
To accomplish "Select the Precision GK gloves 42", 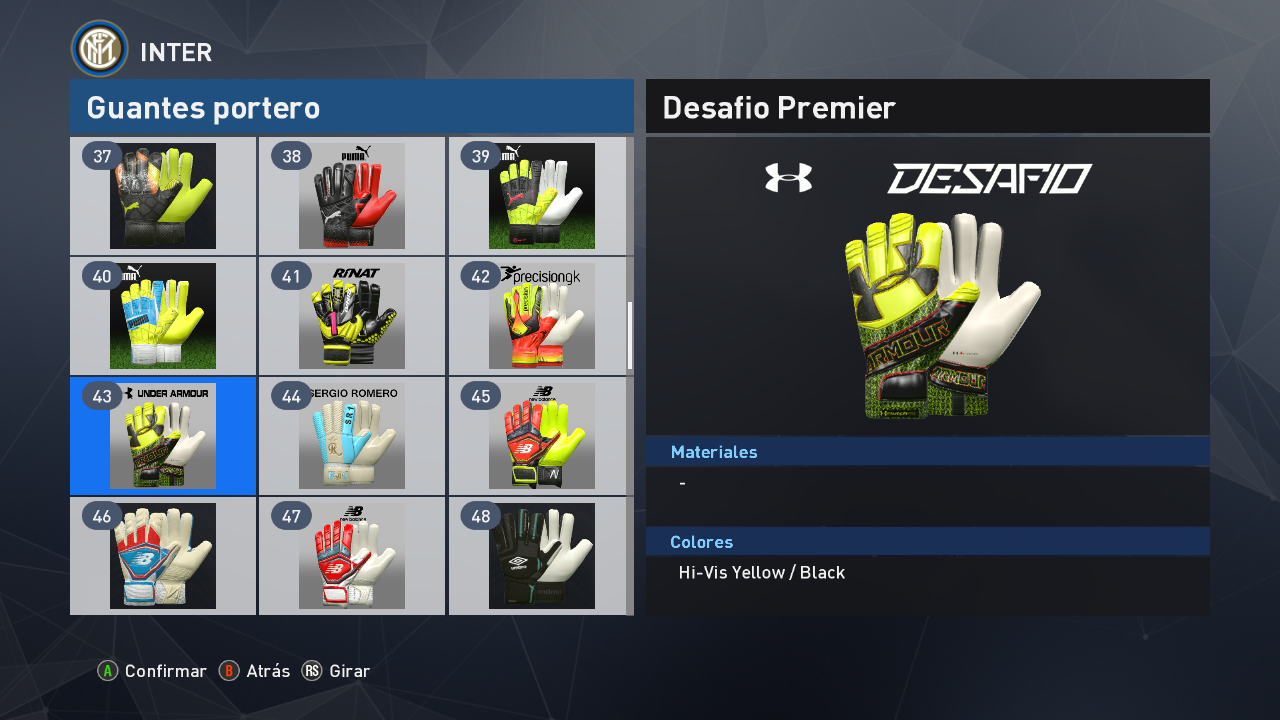I will click(541, 316).
